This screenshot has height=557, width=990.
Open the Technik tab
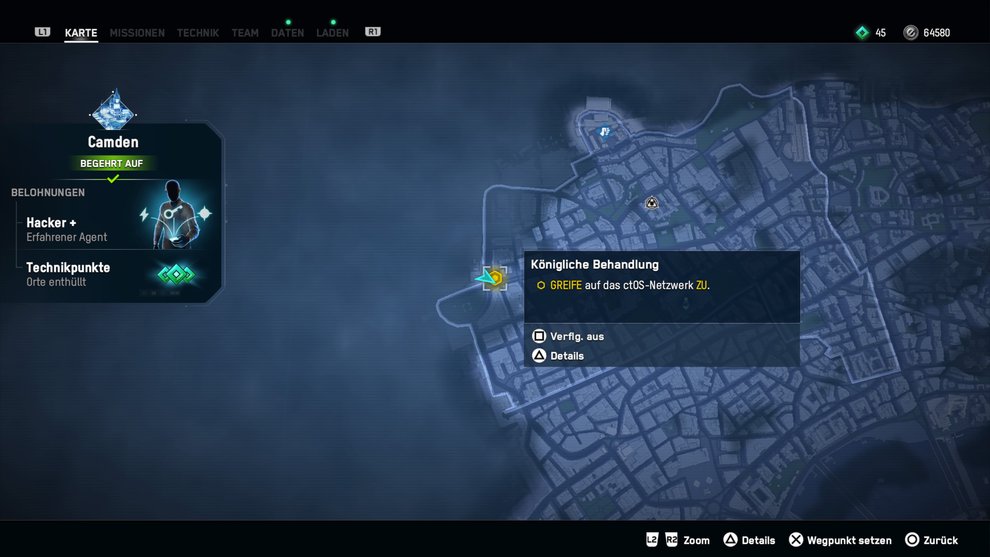[x=198, y=33]
